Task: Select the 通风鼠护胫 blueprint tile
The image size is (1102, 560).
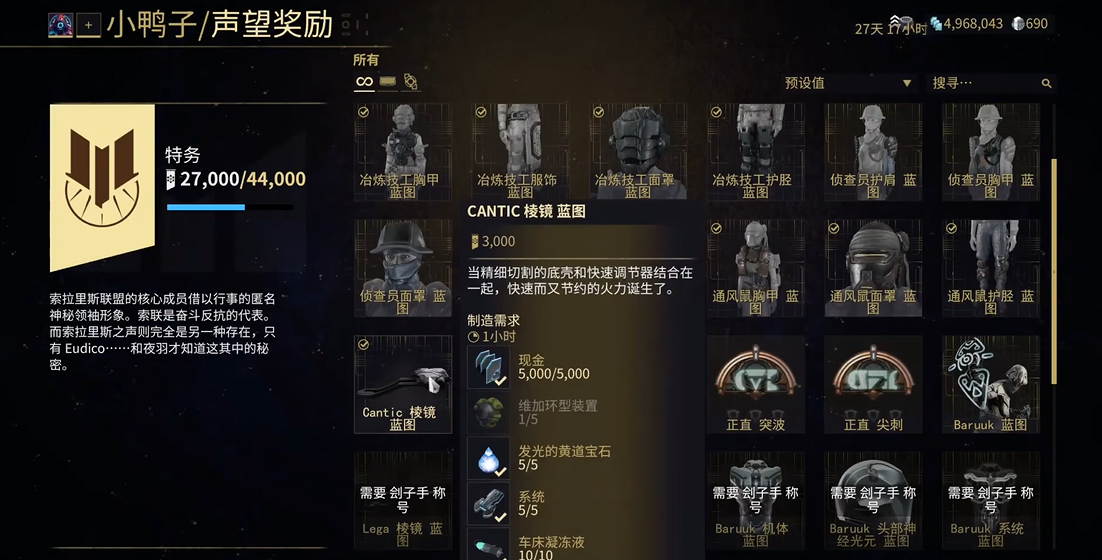Action: pyautogui.click(x=990, y=266)
